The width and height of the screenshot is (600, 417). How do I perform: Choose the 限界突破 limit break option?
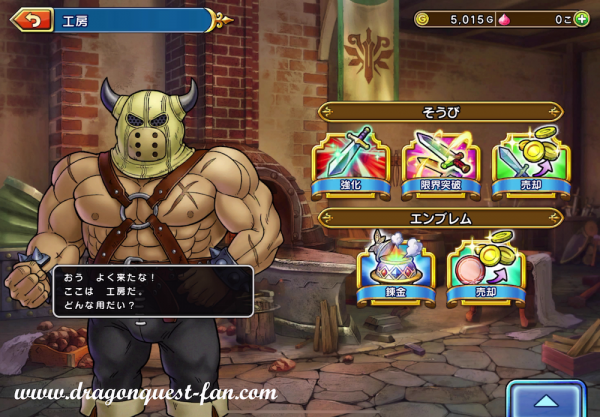pyautogui.click(x=440, y=161)
